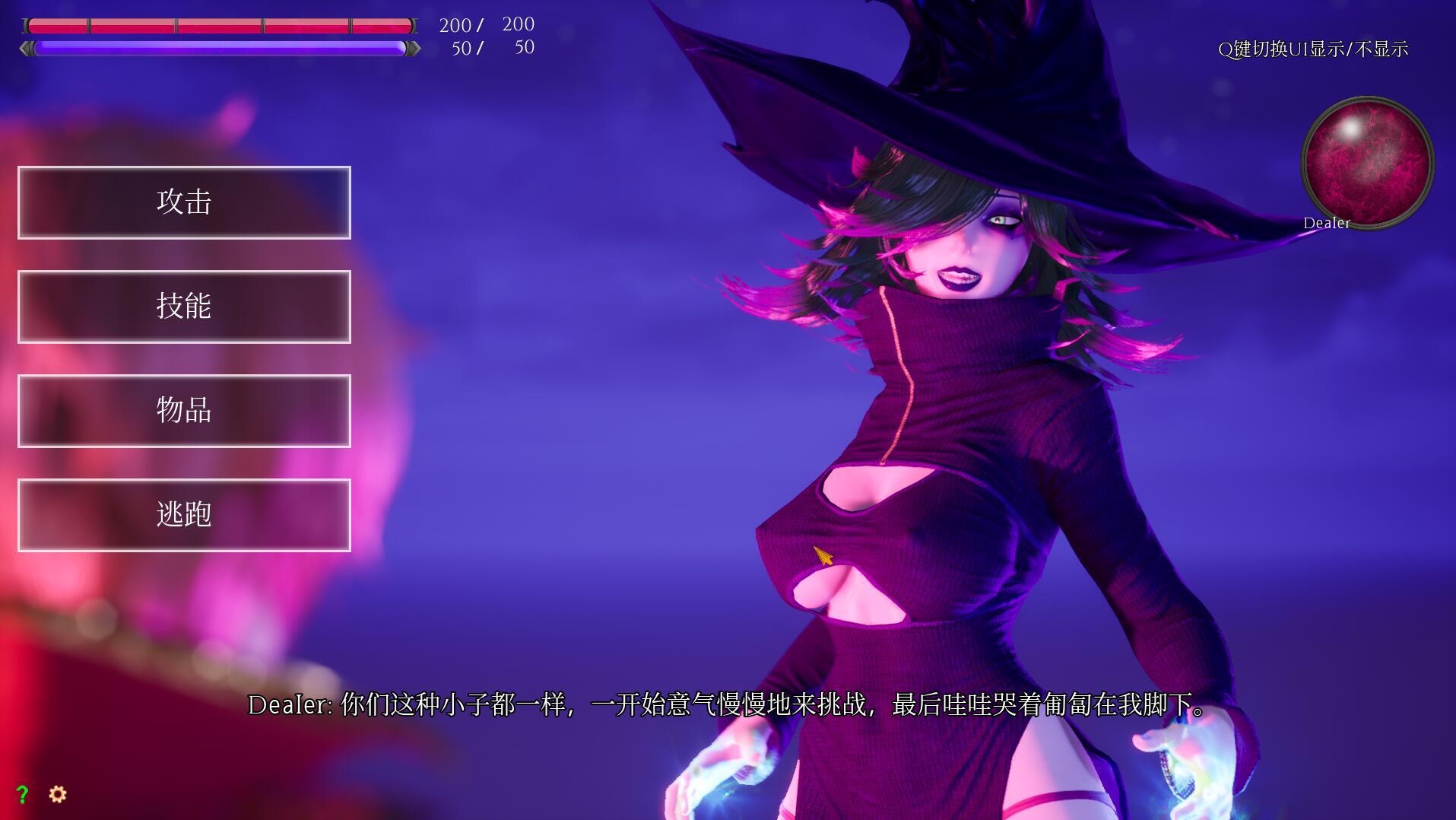The width and height of the screenshot is (1456, 820).
Task: Open the 技能 (Skills) command
Action: pyautogui.click(x=183, y=307)
